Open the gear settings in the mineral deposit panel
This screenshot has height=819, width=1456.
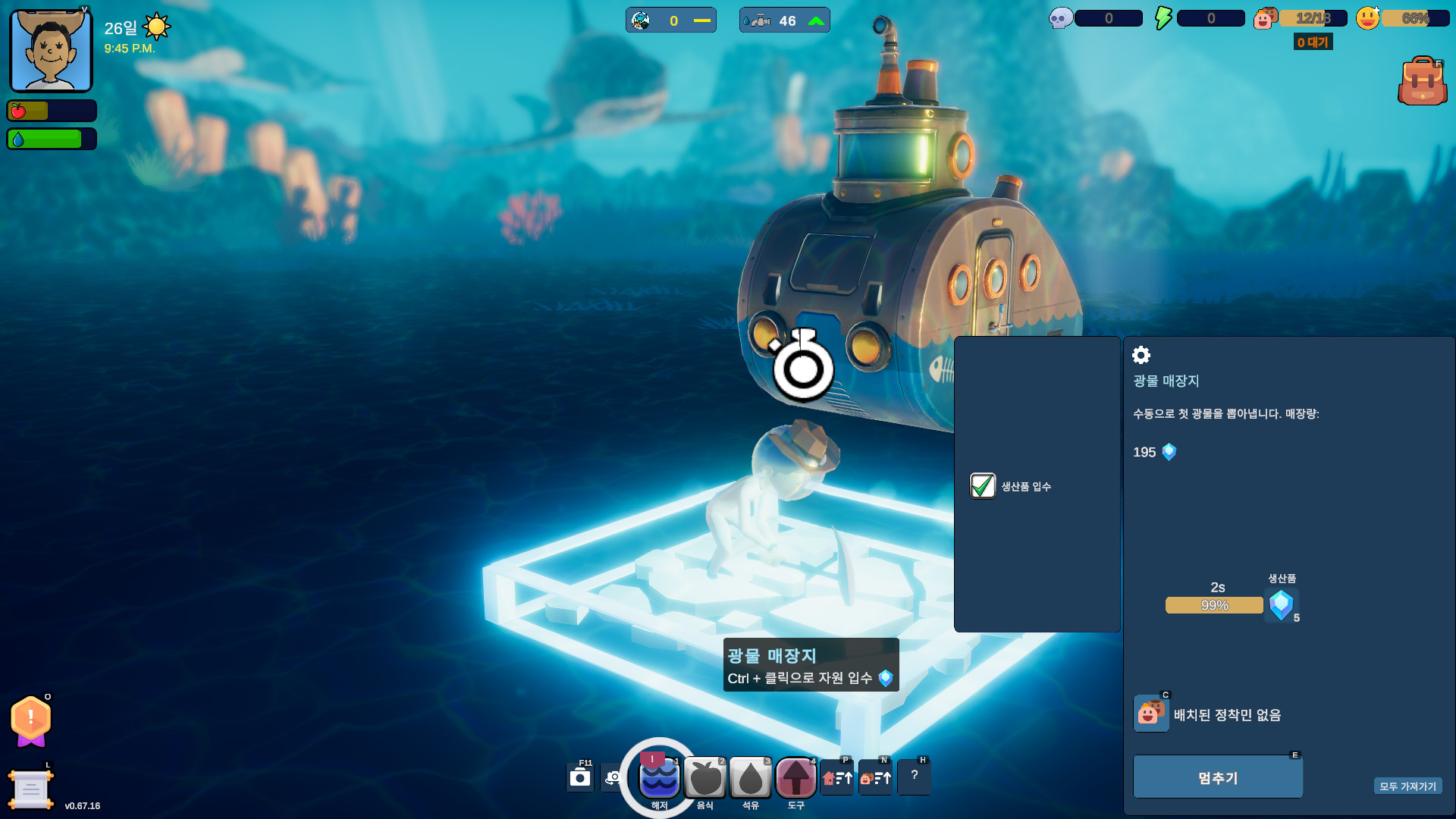(x=1141, y=355)
